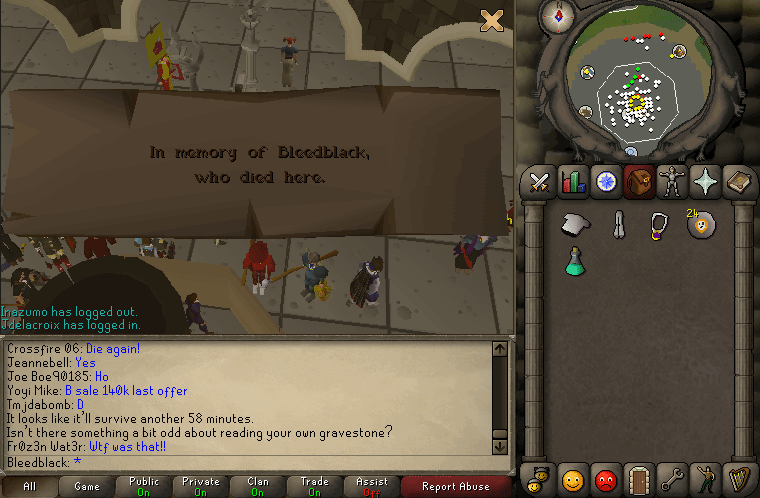This screenshot has height=498, width=760.
Task: Open the Logout door tab
Action: [x=639, y=478]
